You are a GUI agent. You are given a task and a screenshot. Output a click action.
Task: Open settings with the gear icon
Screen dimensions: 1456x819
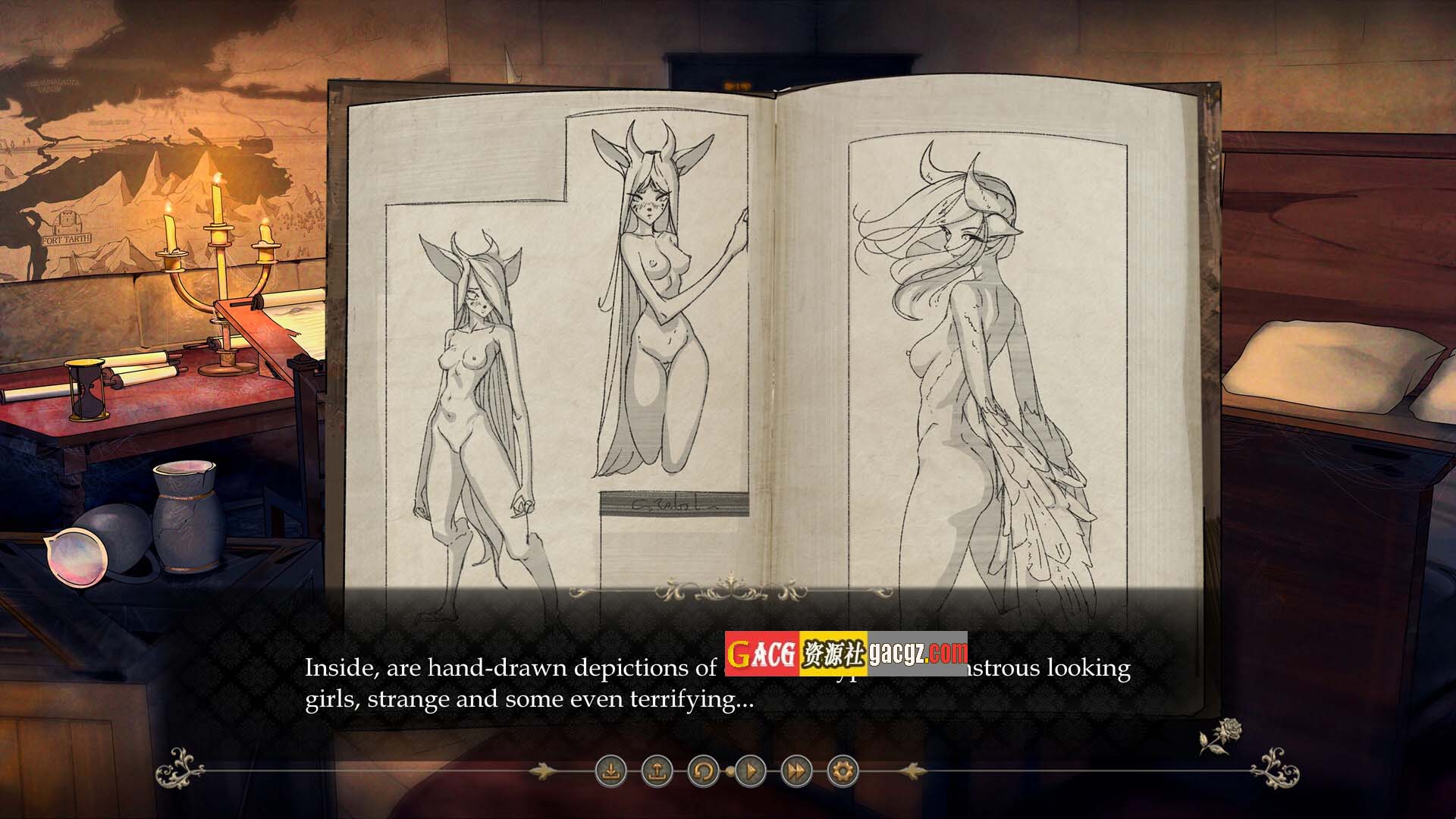[x=843, y=772]
